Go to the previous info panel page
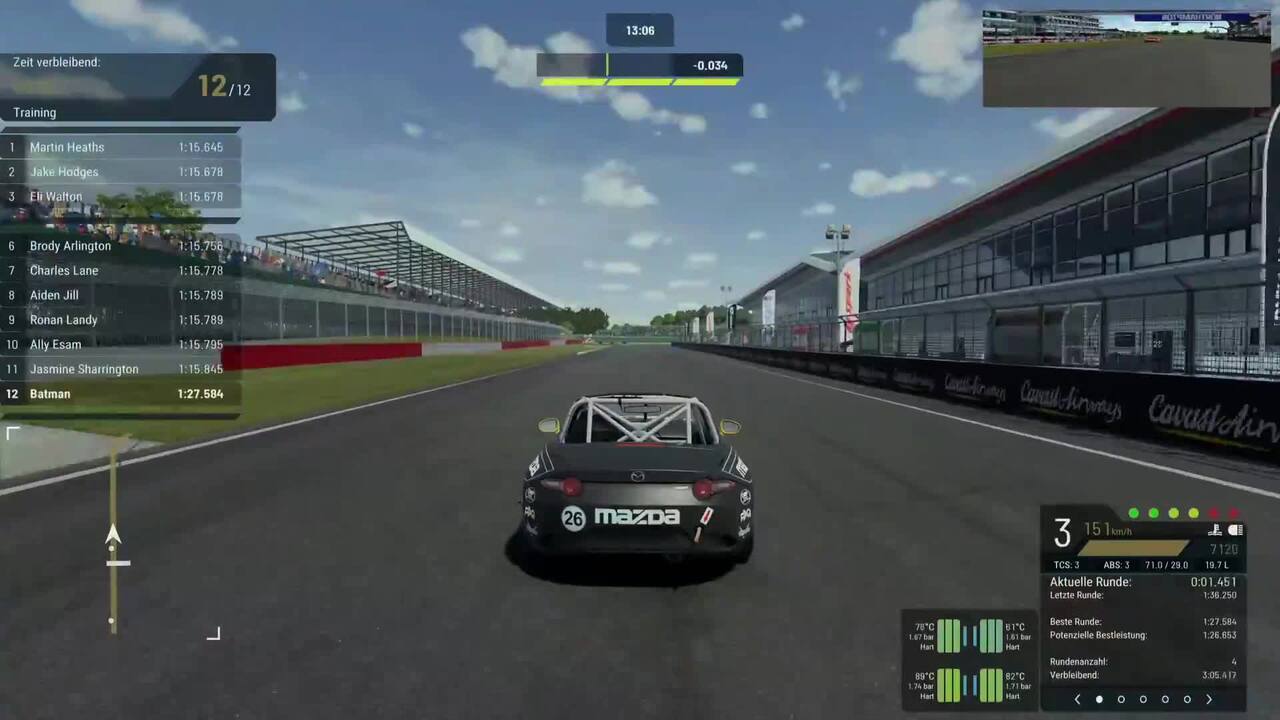The height and width of the screenshot is (720, 1280). tap(1077, 700)
